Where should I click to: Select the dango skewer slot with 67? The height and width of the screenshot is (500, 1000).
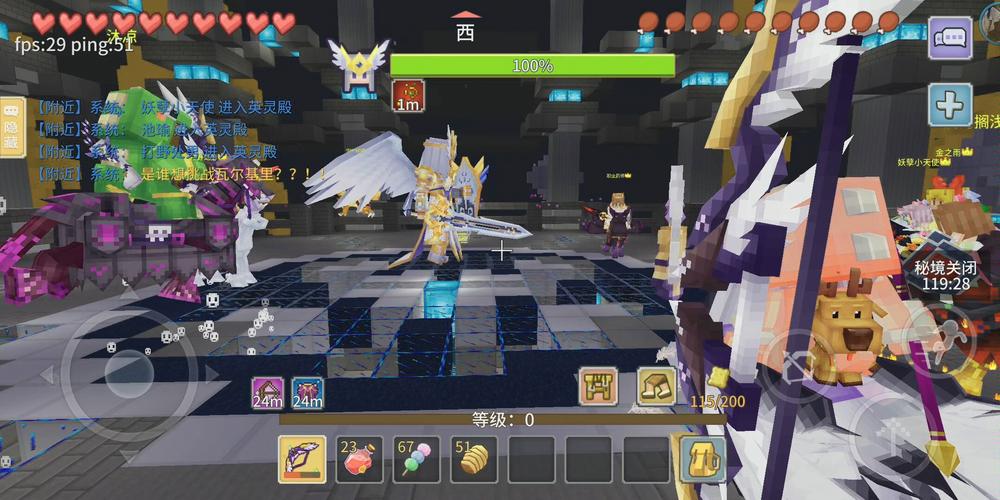[417, 459]
